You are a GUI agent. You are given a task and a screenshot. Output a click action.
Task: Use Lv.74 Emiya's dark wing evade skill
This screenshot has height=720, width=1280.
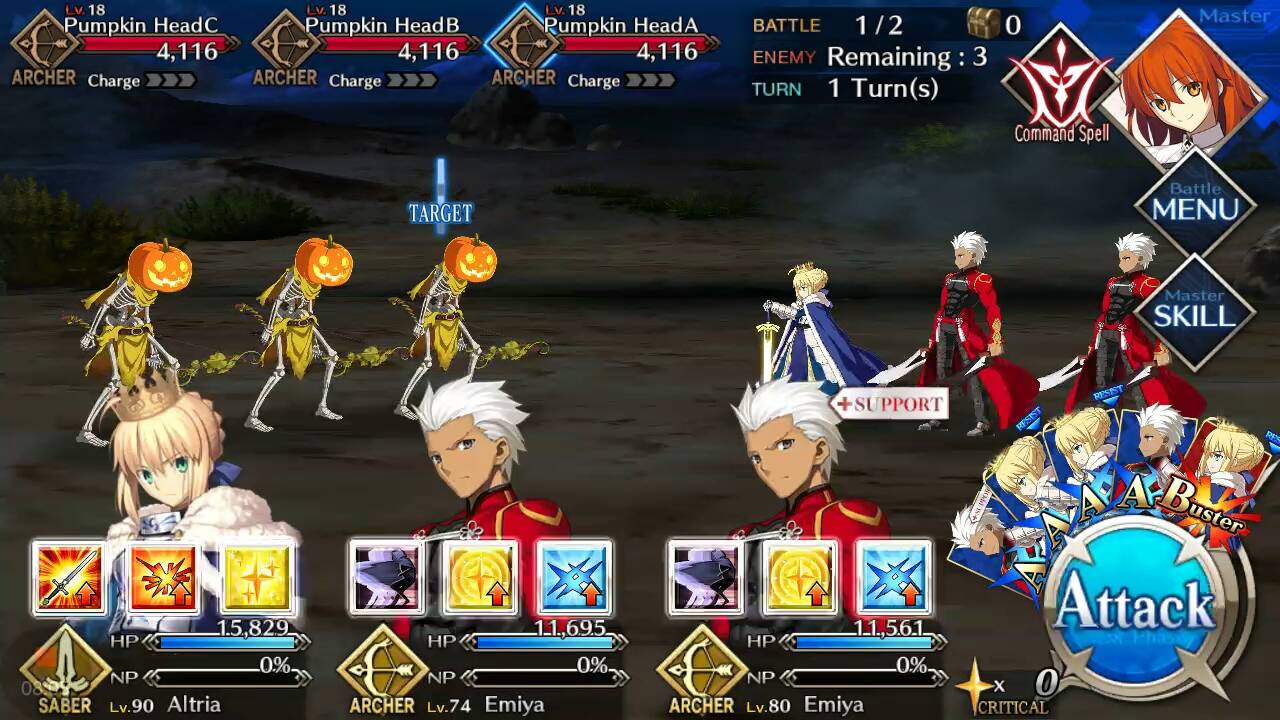point(386,577)
